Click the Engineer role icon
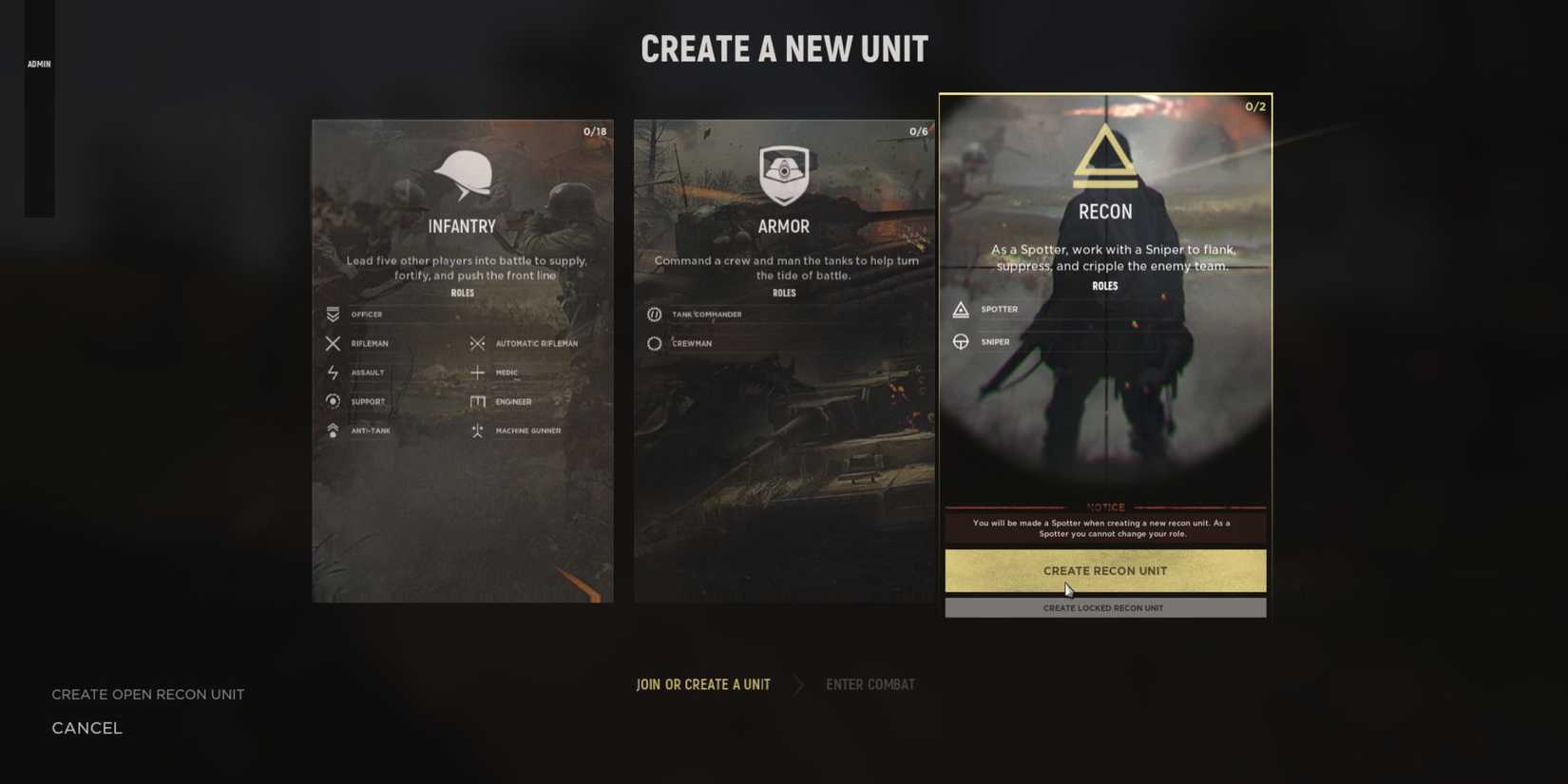This screenshot has height=784, width=1568. [478, 401]
